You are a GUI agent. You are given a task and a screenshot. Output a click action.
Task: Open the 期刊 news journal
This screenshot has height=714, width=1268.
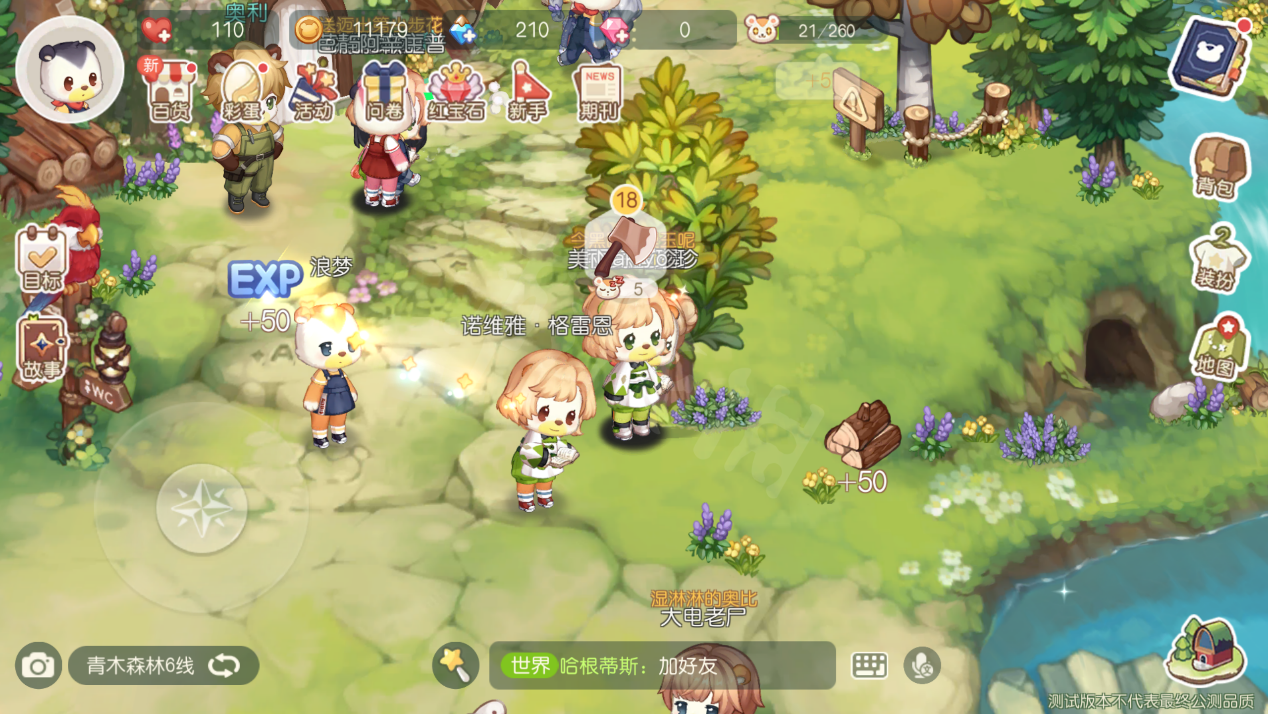(x=599, y=92)
